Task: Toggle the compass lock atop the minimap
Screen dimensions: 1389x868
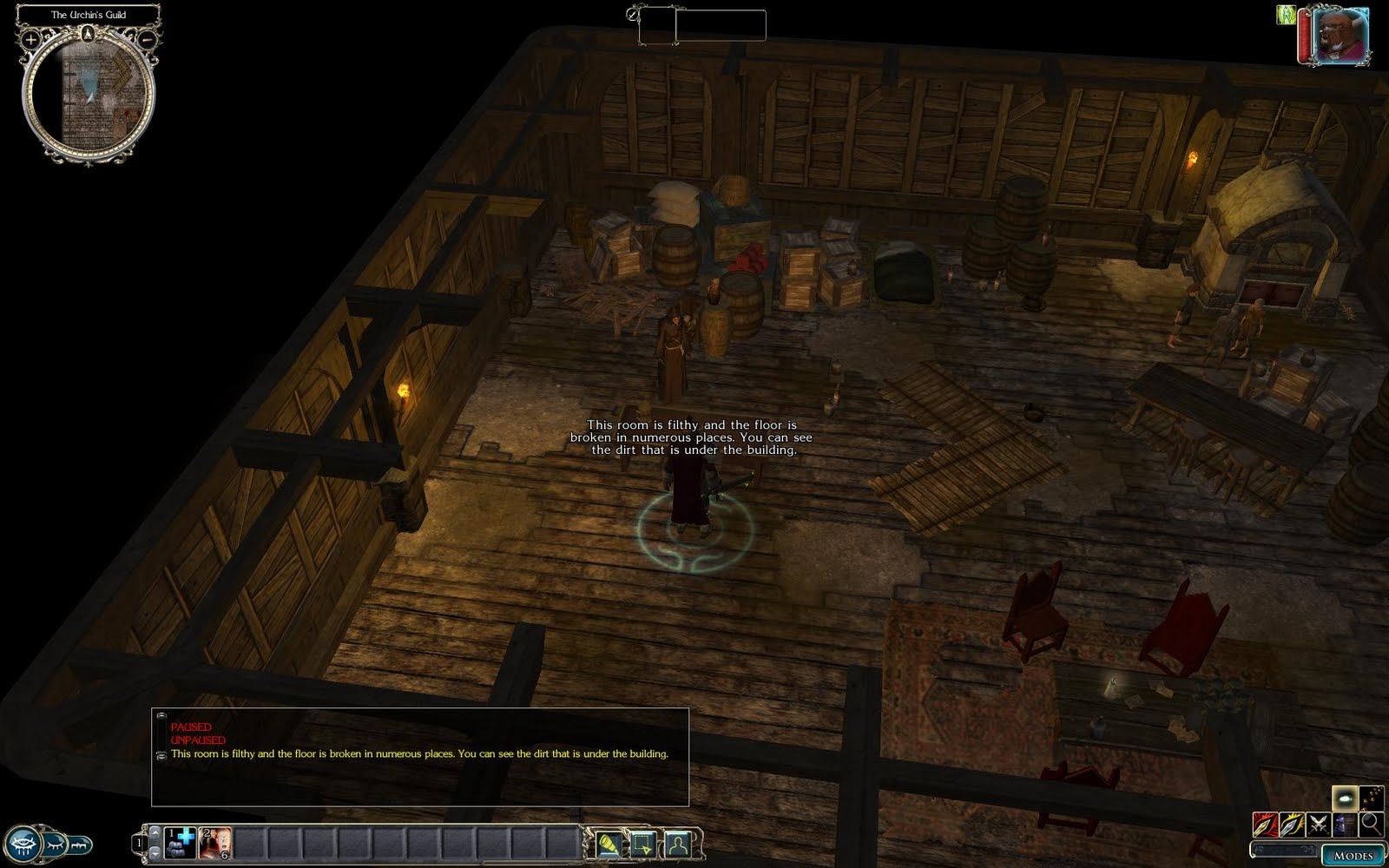Action: tap(89, 35)
